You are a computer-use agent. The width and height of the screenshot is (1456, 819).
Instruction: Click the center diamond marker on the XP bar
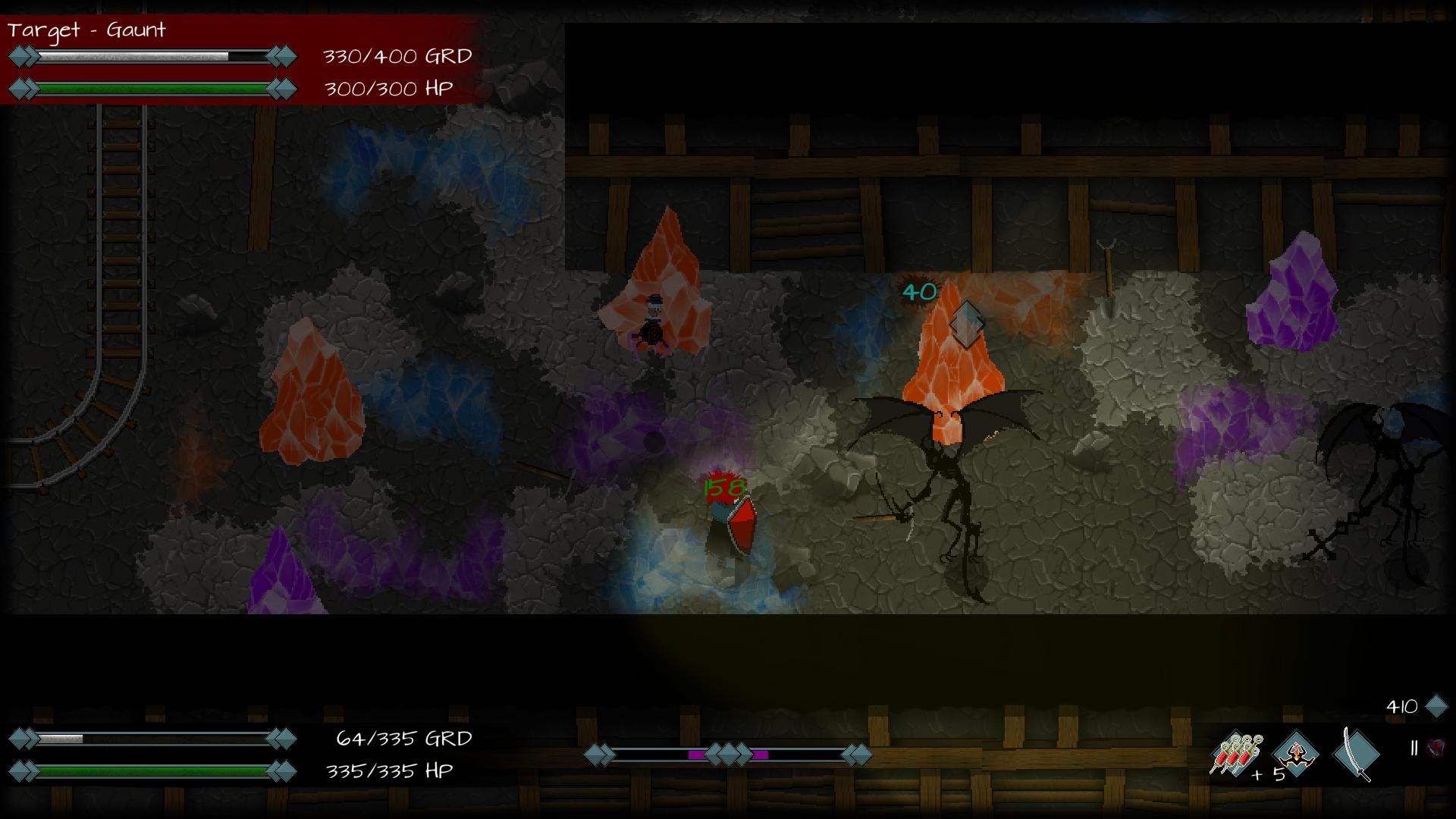[729, 755]
